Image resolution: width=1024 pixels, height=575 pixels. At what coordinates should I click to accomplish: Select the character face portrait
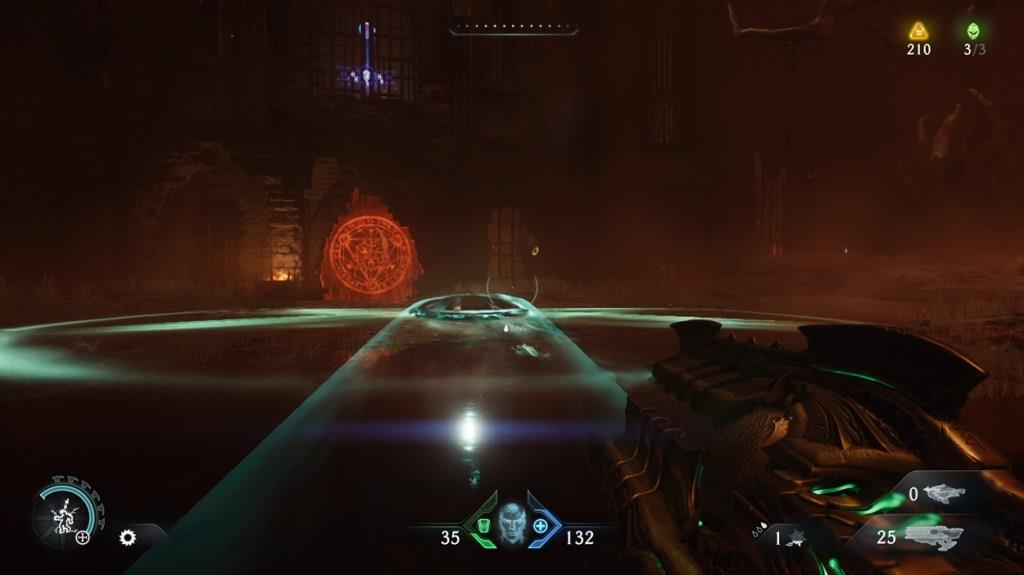click(x=511, y=524)
